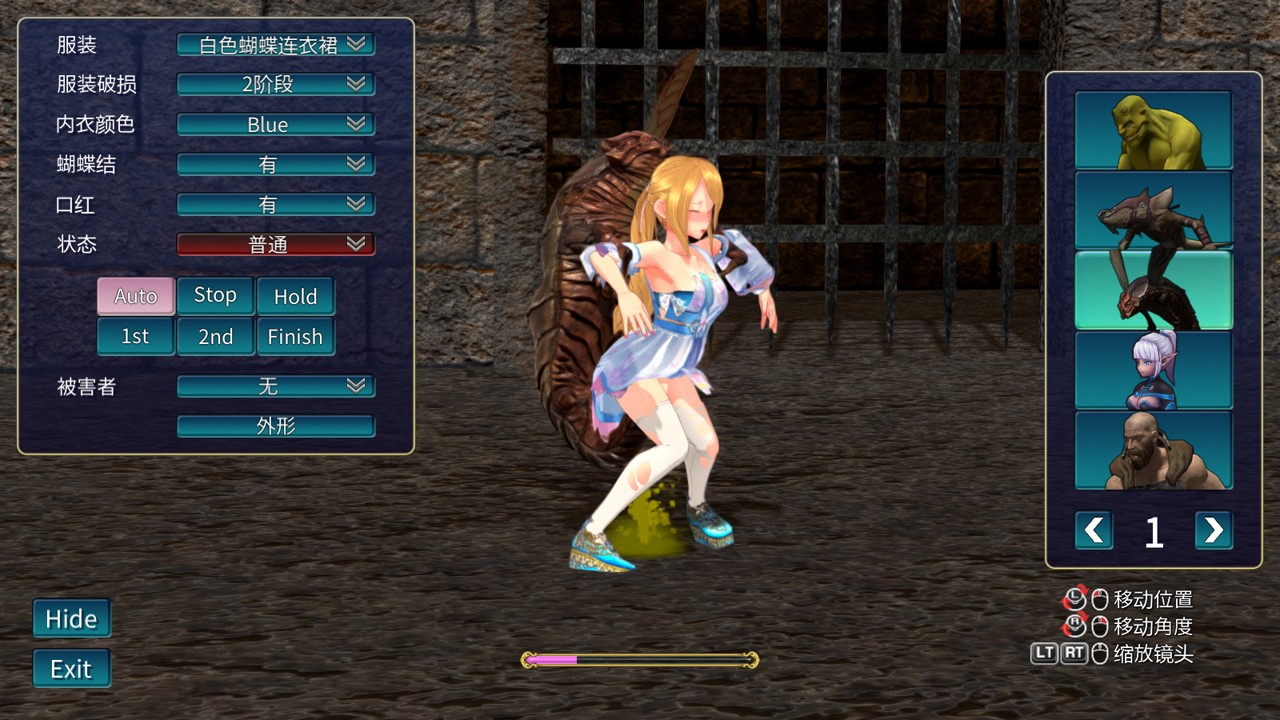Activate the Finish button

pyautogui.click(x=295, y=337)
